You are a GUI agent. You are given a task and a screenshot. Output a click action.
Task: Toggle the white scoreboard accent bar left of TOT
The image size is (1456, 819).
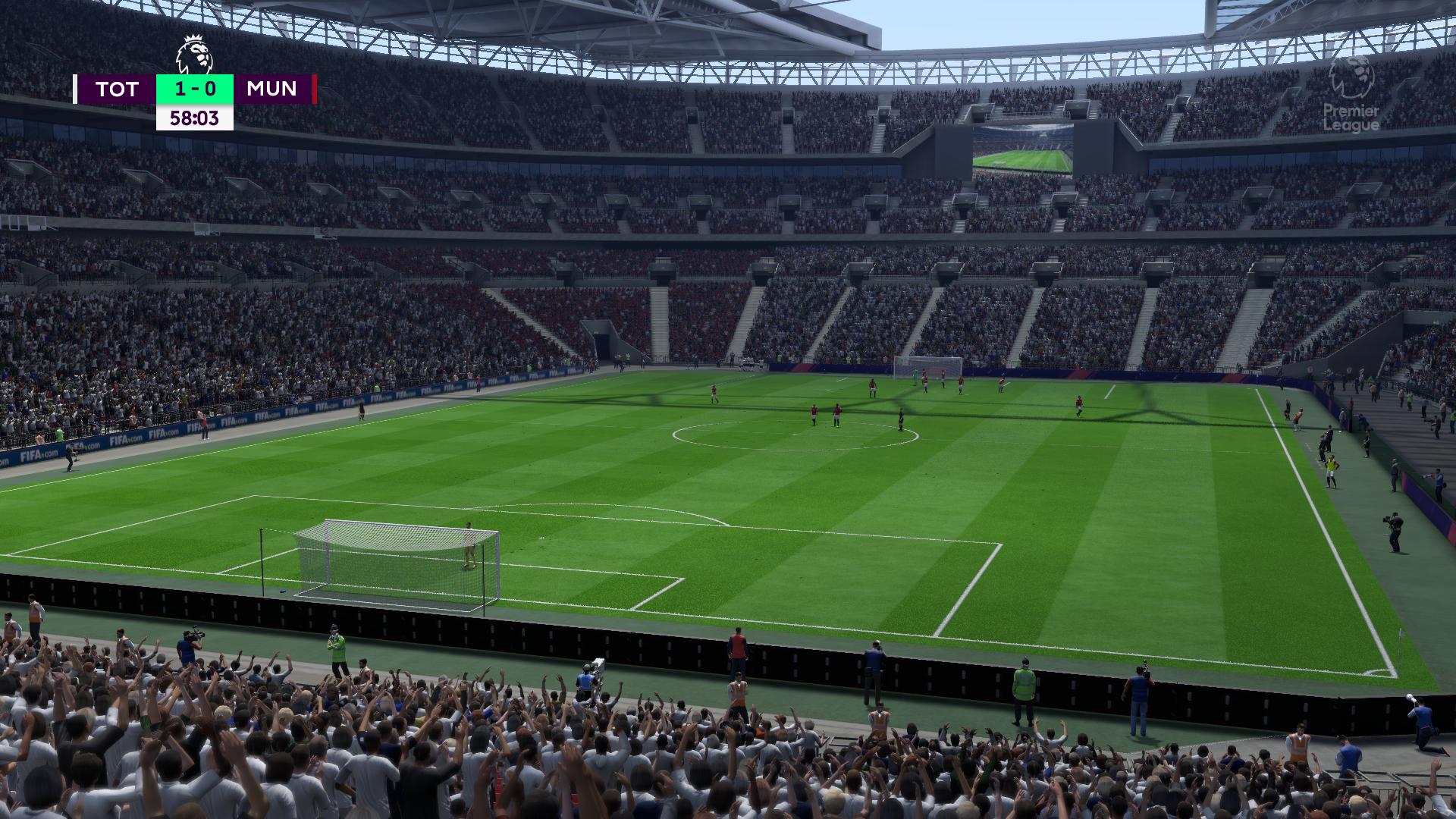(x=74, y=89)
